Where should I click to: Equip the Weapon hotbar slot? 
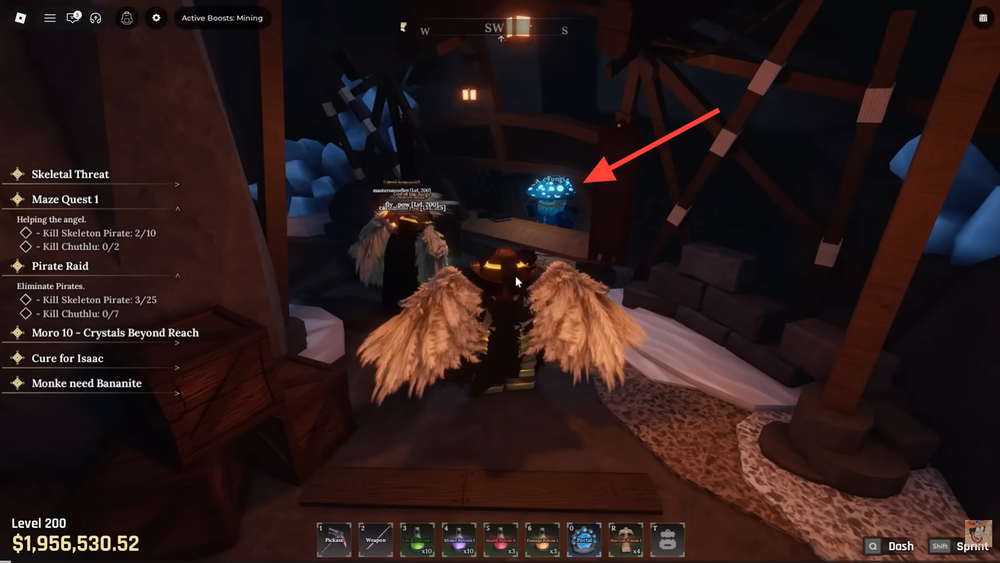[x=376, y=540]
